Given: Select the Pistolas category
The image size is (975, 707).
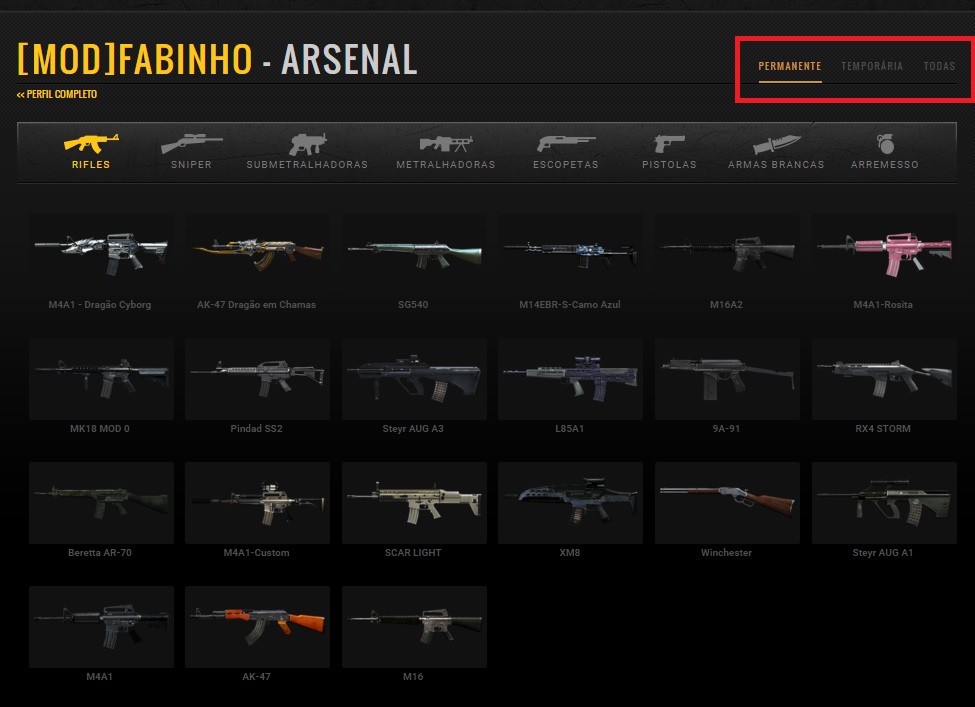Looking at the screenshot, I should point(669,152).
